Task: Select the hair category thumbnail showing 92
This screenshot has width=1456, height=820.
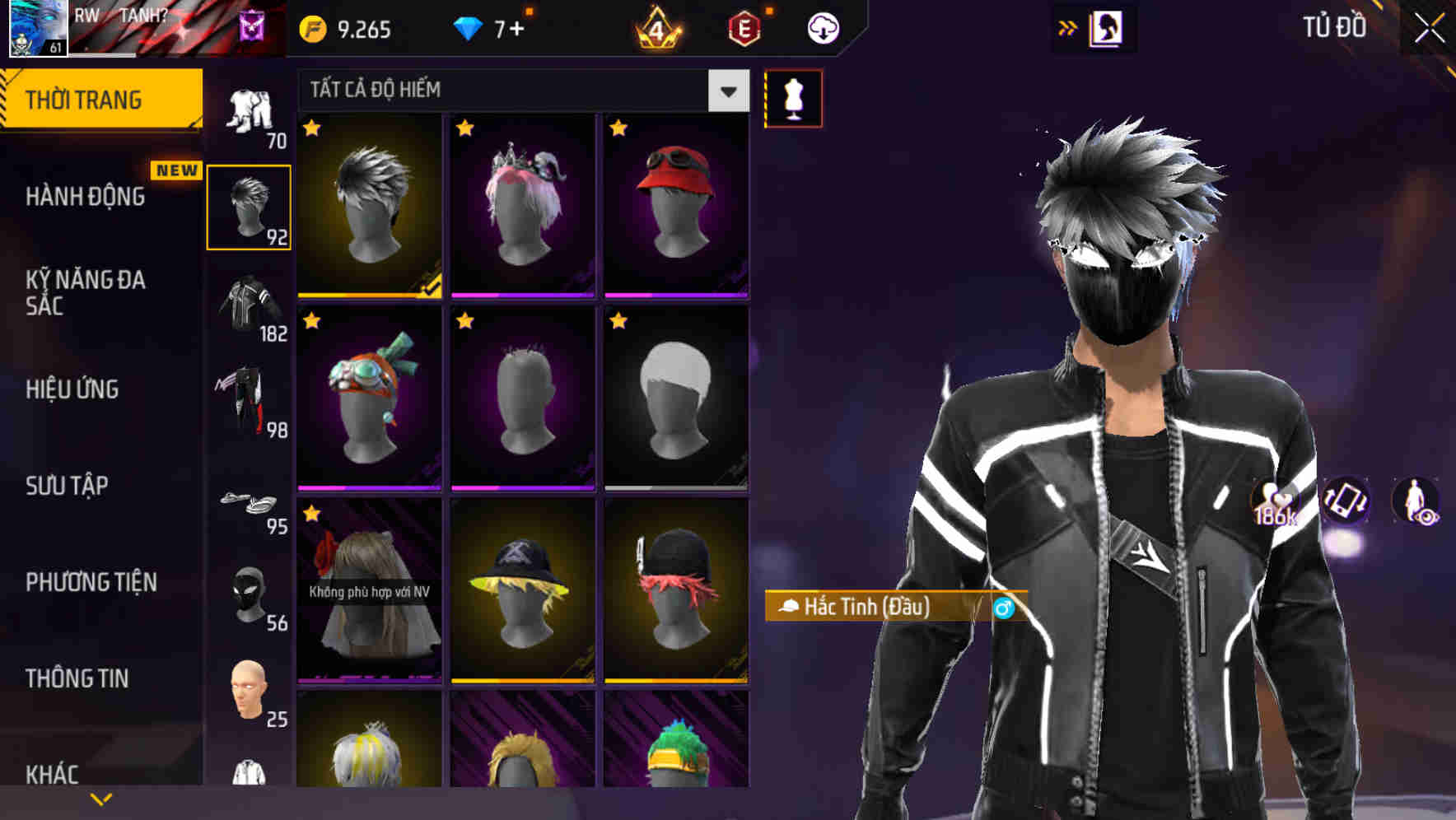Action: pos(250,206)
